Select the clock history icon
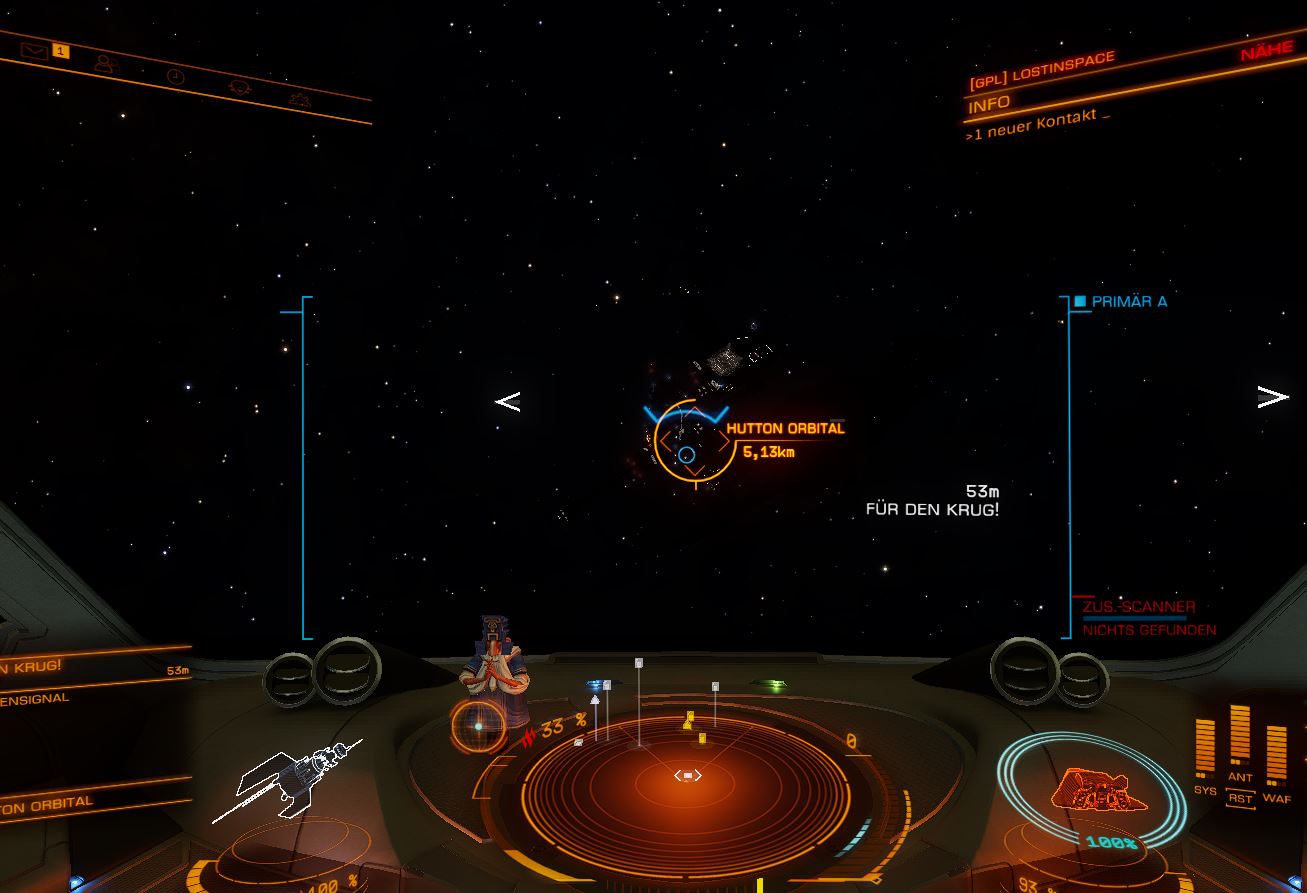 175,76
